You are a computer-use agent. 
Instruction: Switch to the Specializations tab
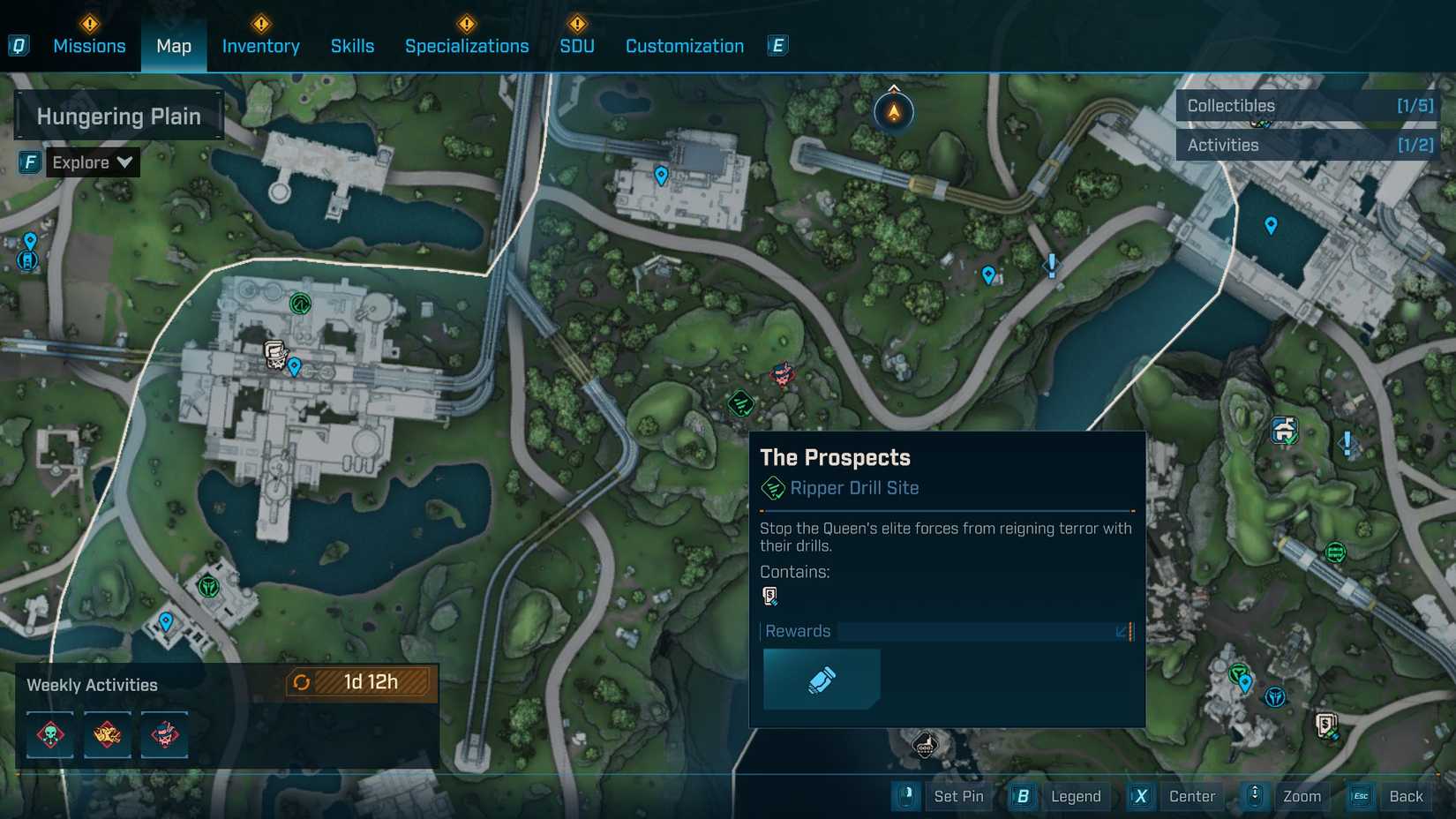[x=467, y=46]
